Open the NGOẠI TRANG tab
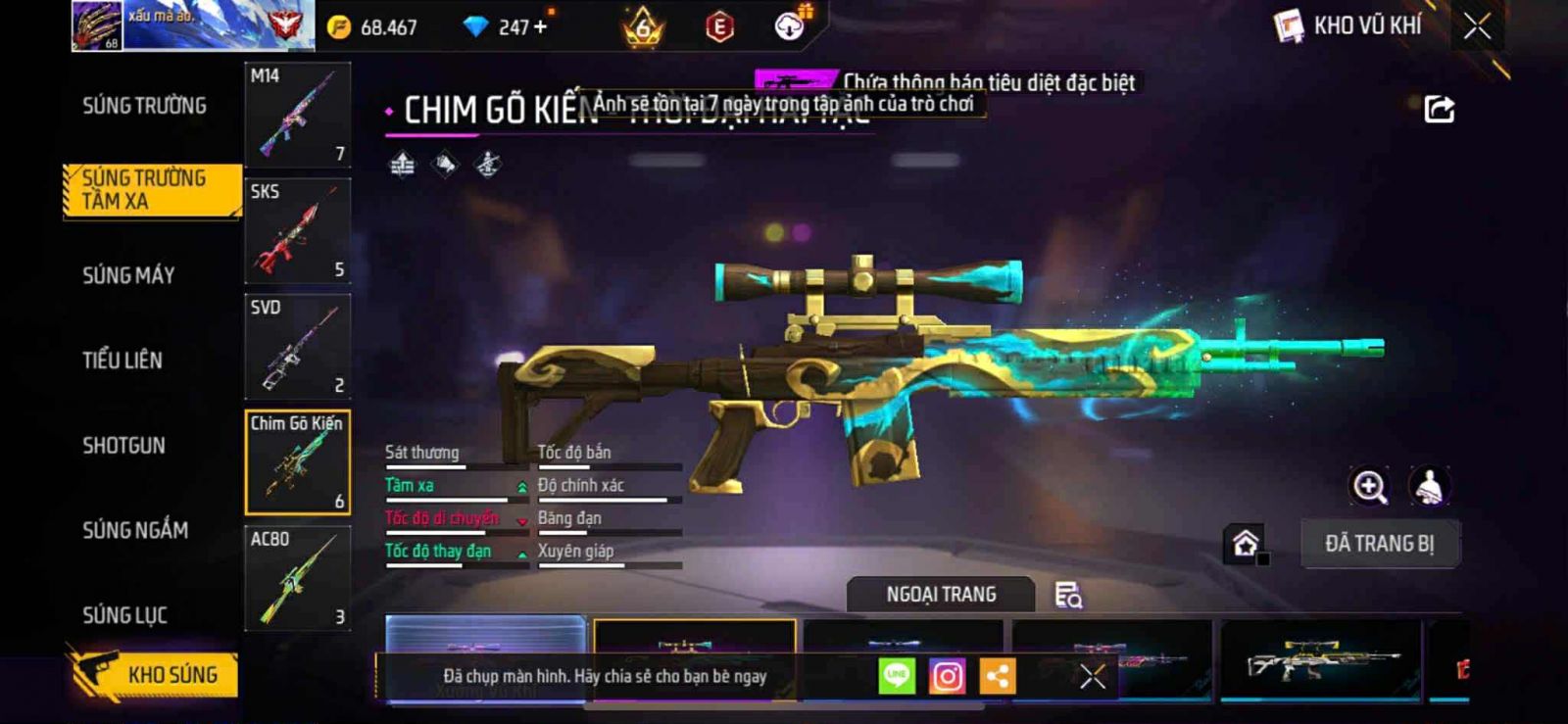1568x724 pixels. coord(941,595)
